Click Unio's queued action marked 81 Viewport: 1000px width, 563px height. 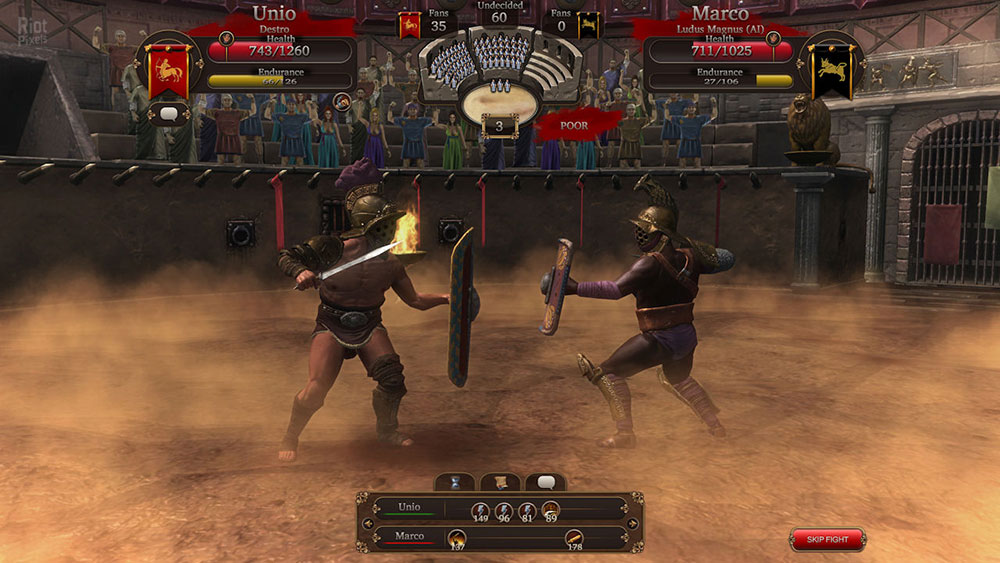[528, 509]
